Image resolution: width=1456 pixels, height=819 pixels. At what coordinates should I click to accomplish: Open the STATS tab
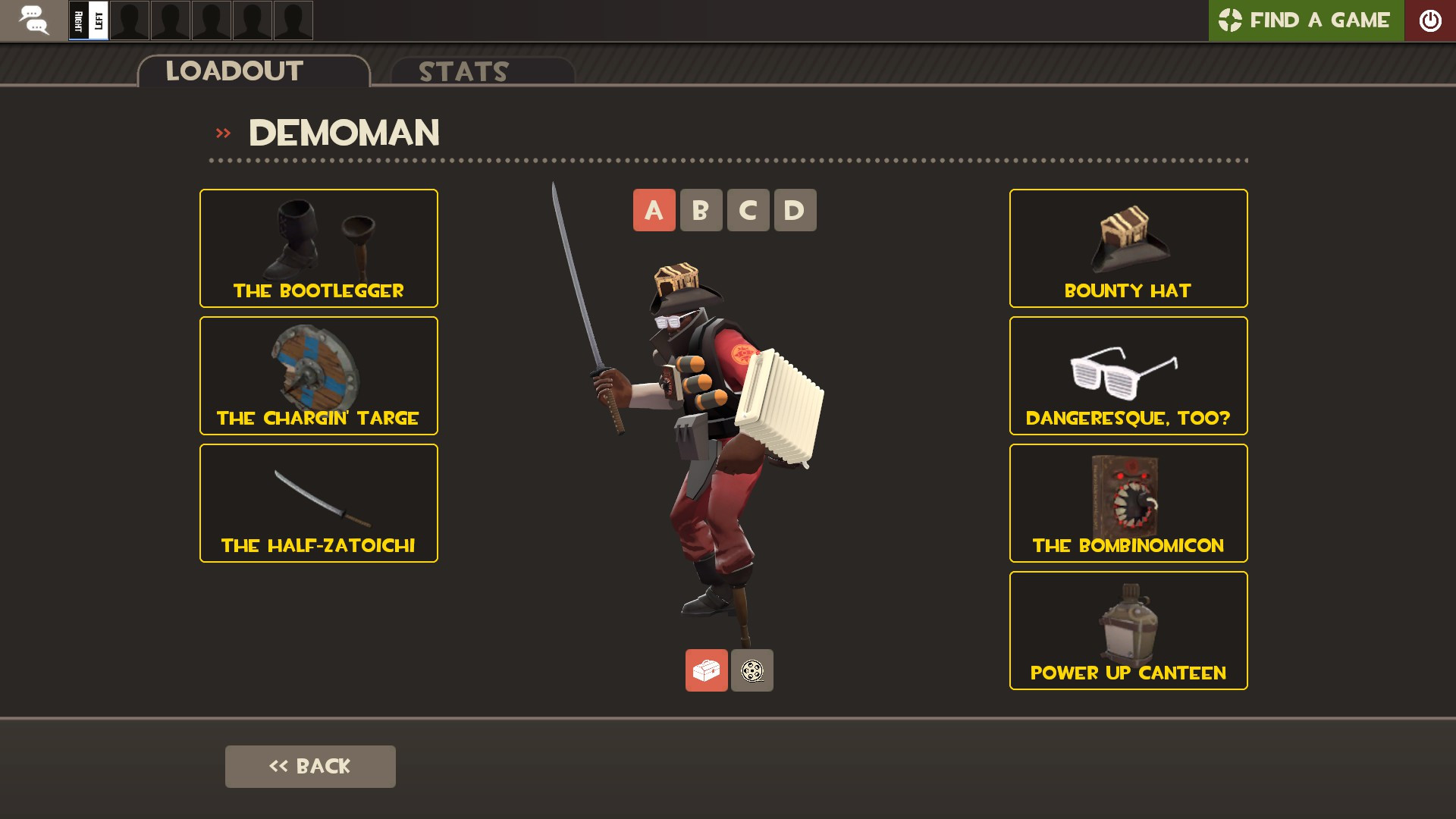pyautogui.click(x=463, y=72)
